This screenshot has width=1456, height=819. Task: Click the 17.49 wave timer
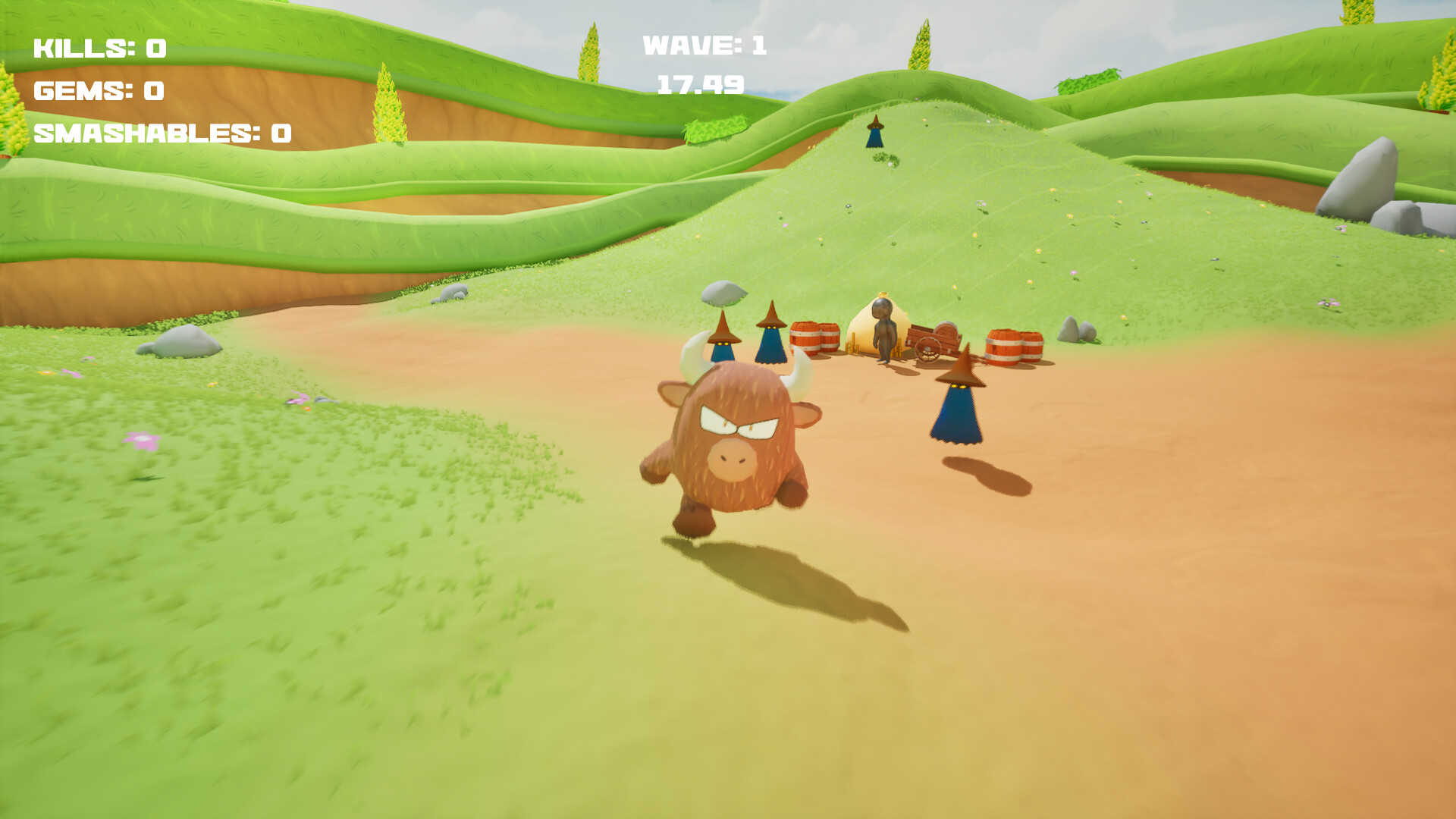click(x=699, y=85)
